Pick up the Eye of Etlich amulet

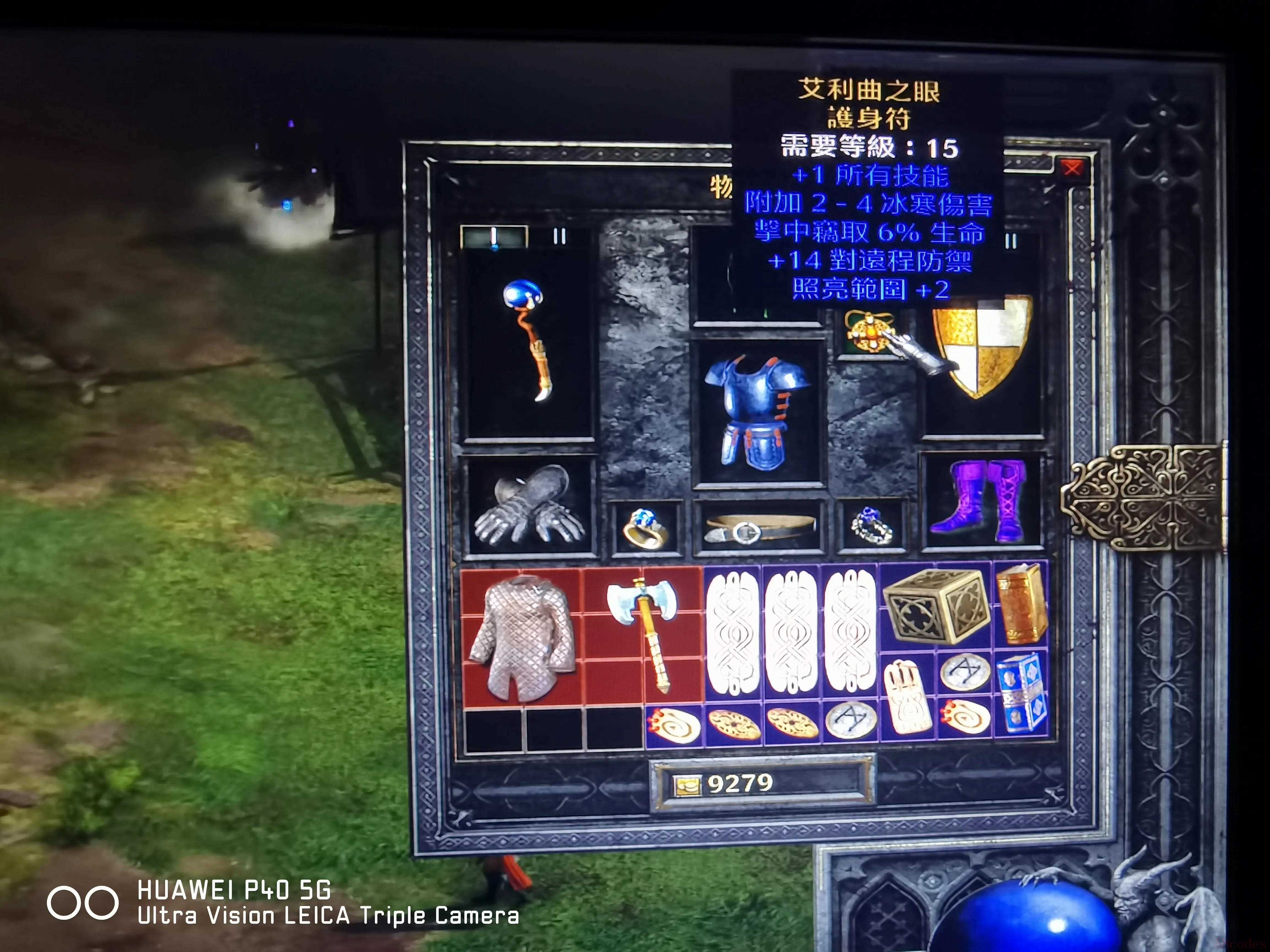pyautogui.click(x=869, y=332)
